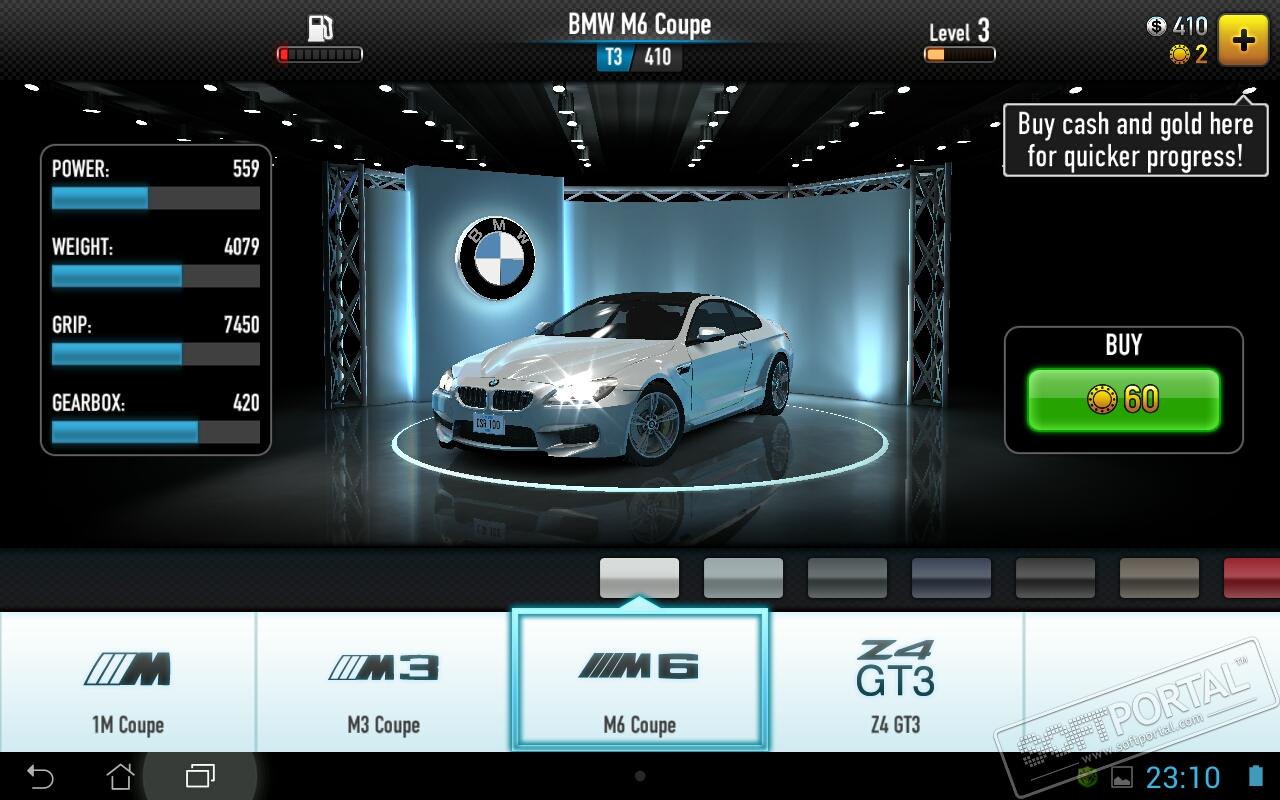Open the Android home screen

tap(120, 775)
